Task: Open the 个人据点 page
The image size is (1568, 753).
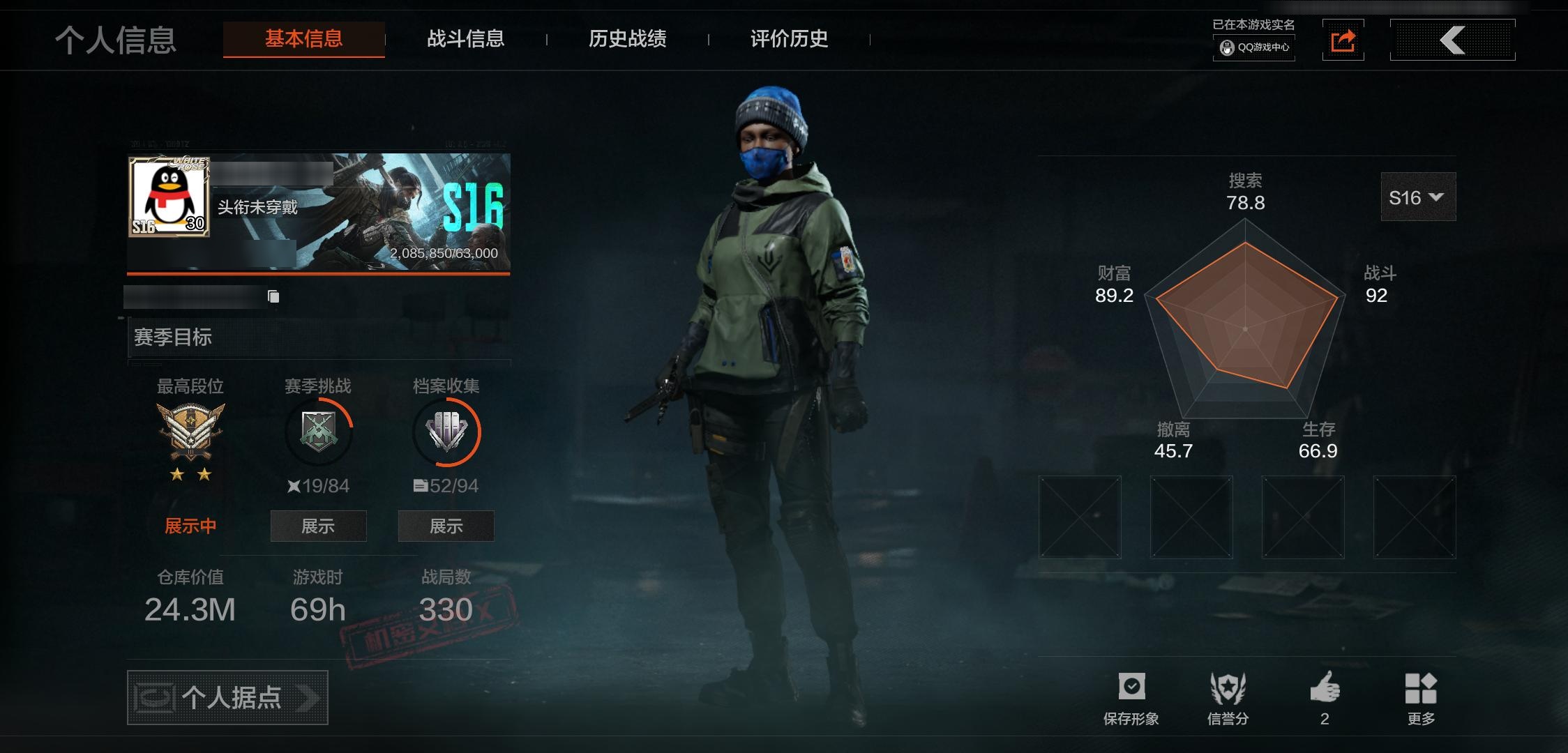Action: [227, 697]
